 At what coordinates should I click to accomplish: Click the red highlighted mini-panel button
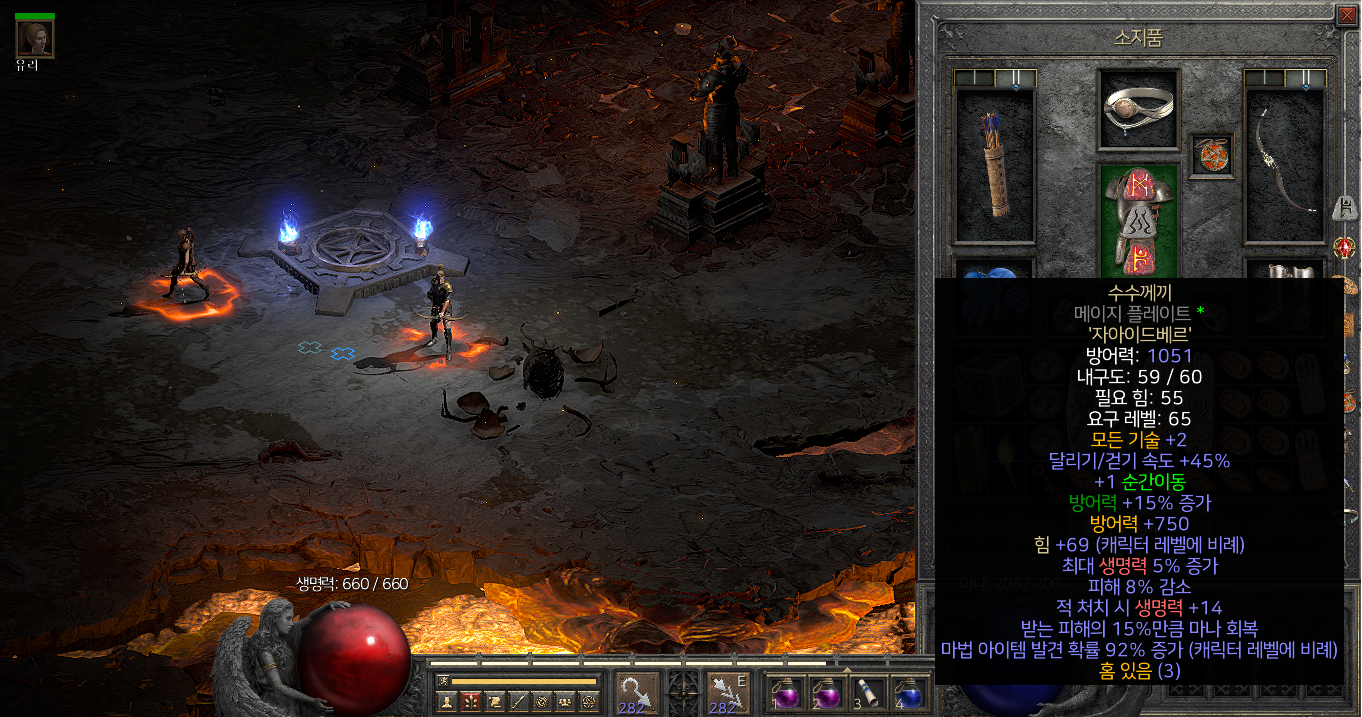click(471, 702)
